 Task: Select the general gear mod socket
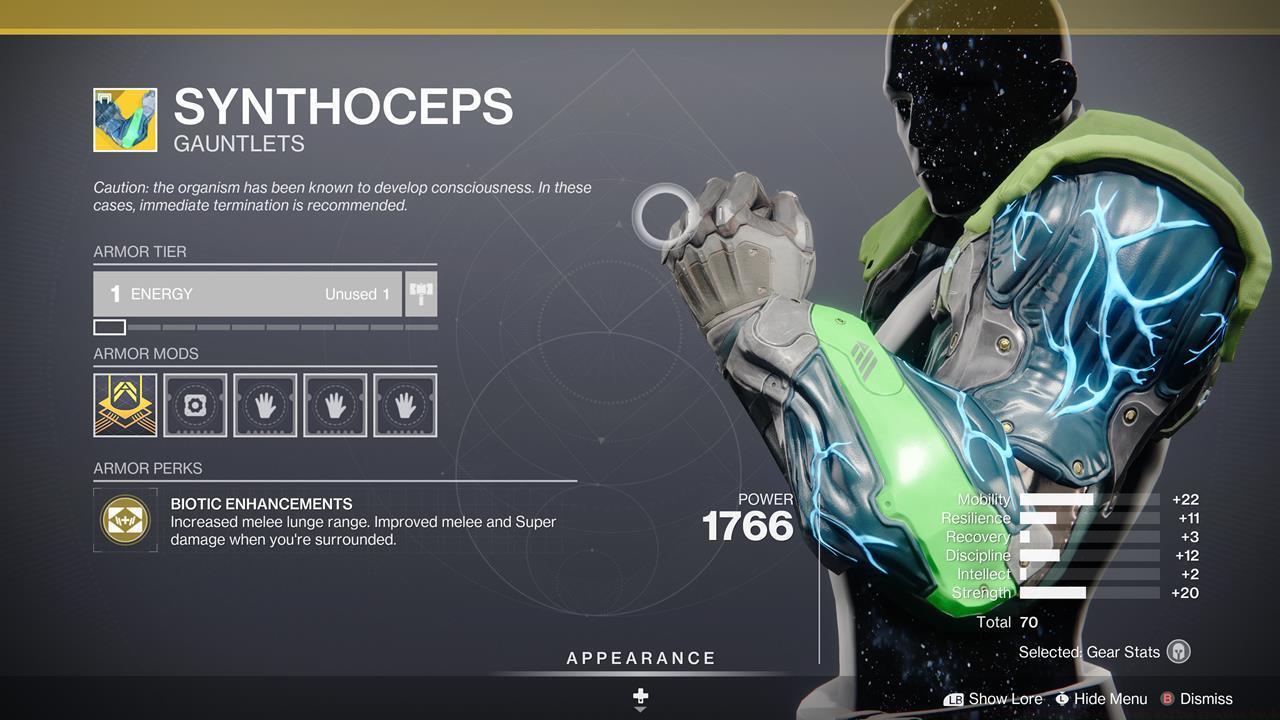(195, 404)
